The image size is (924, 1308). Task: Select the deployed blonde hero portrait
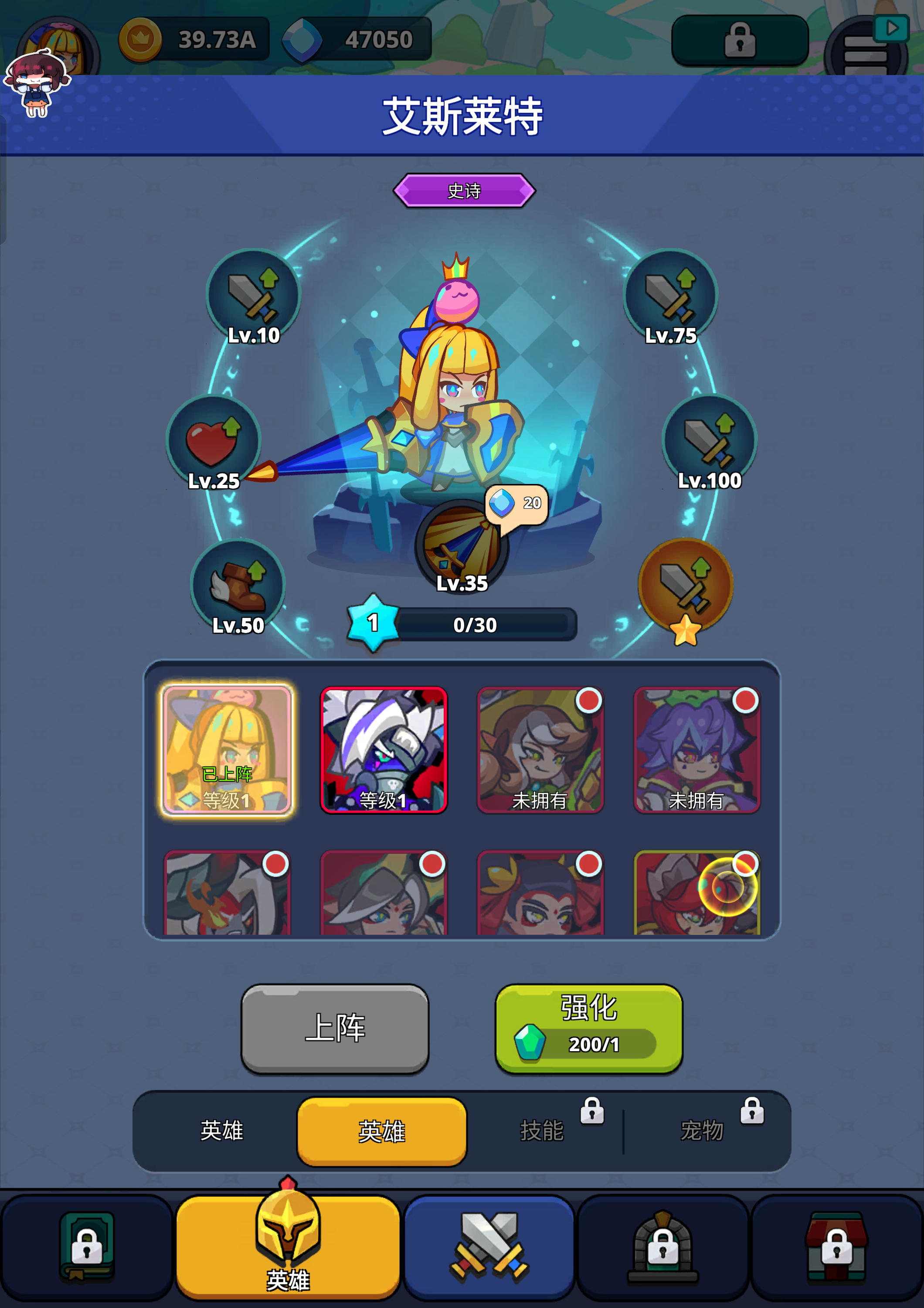click(x=227, y=750)
